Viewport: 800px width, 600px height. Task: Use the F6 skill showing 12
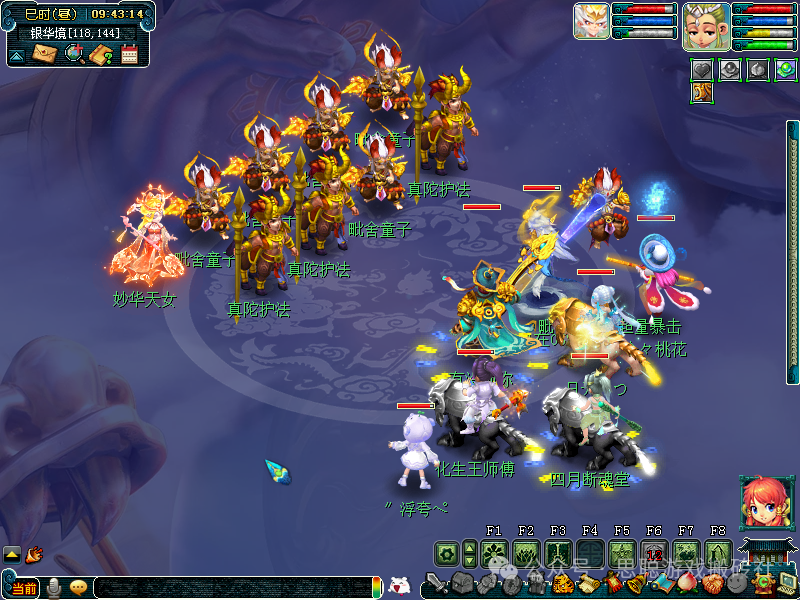coord(654,553)
